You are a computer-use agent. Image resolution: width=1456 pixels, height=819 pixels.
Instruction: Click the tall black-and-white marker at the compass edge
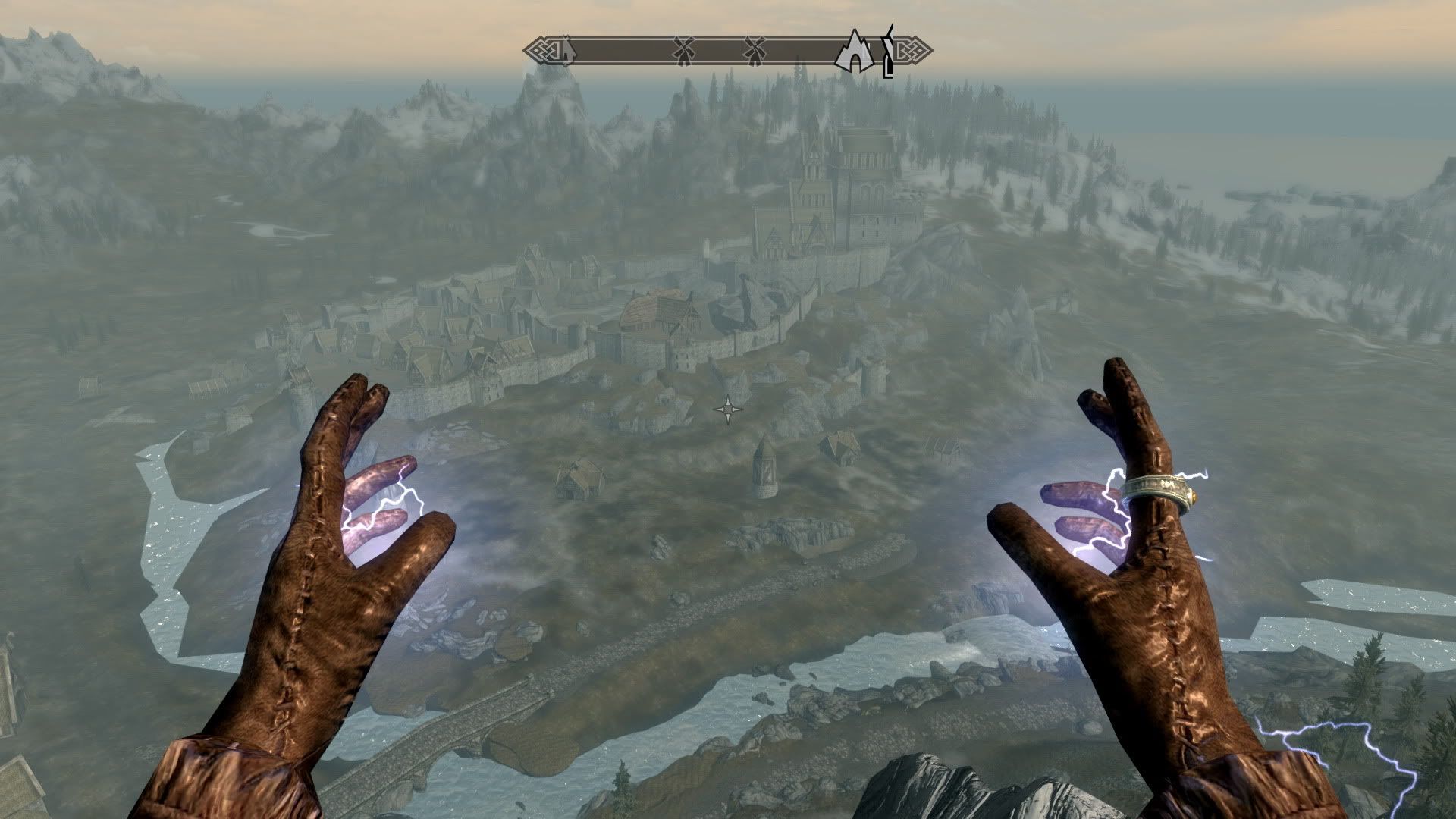(x=889, y=52)
